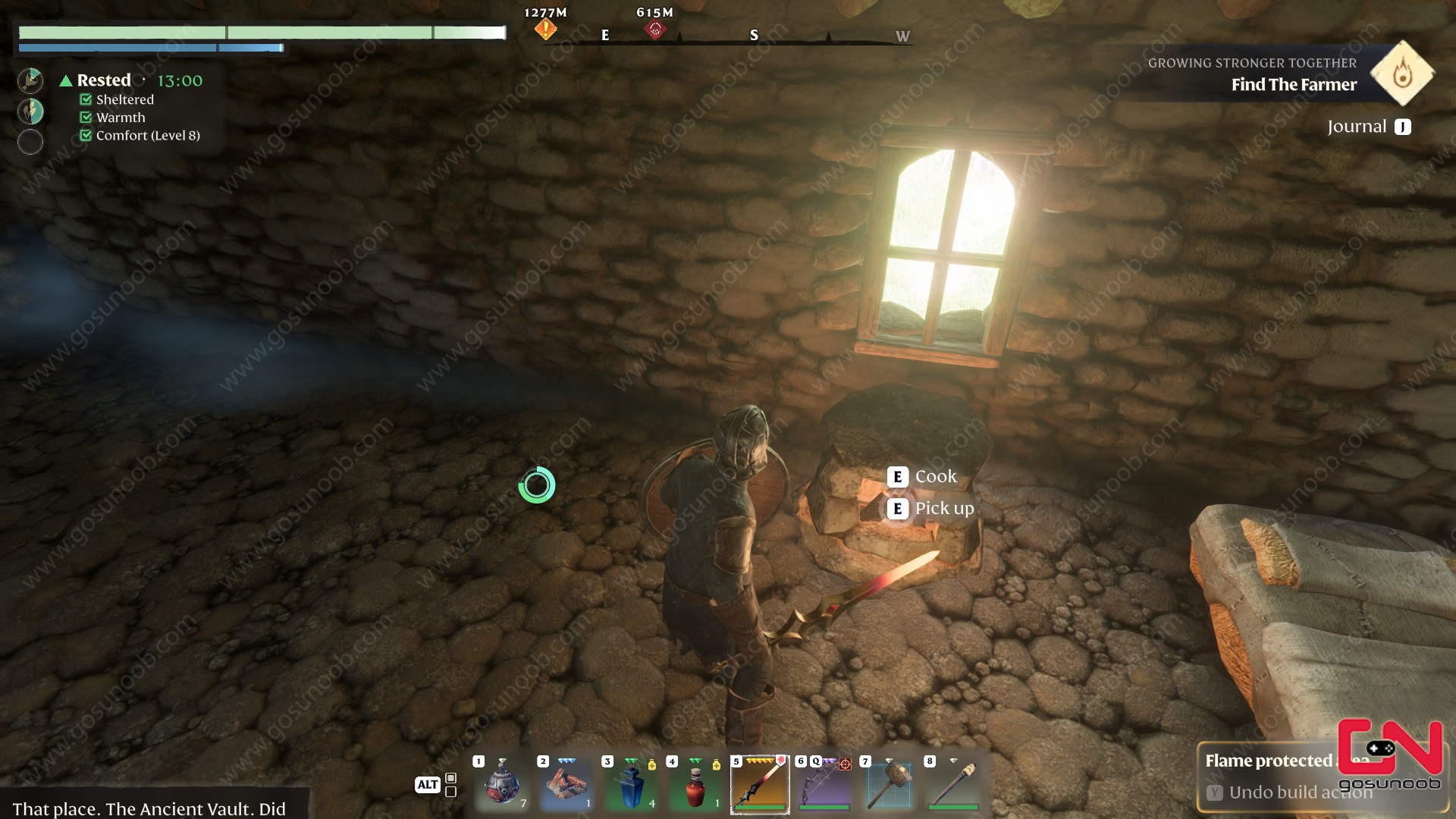
Task: Click the flame quest diamond icon
Action: click(x=1402, y=74)
